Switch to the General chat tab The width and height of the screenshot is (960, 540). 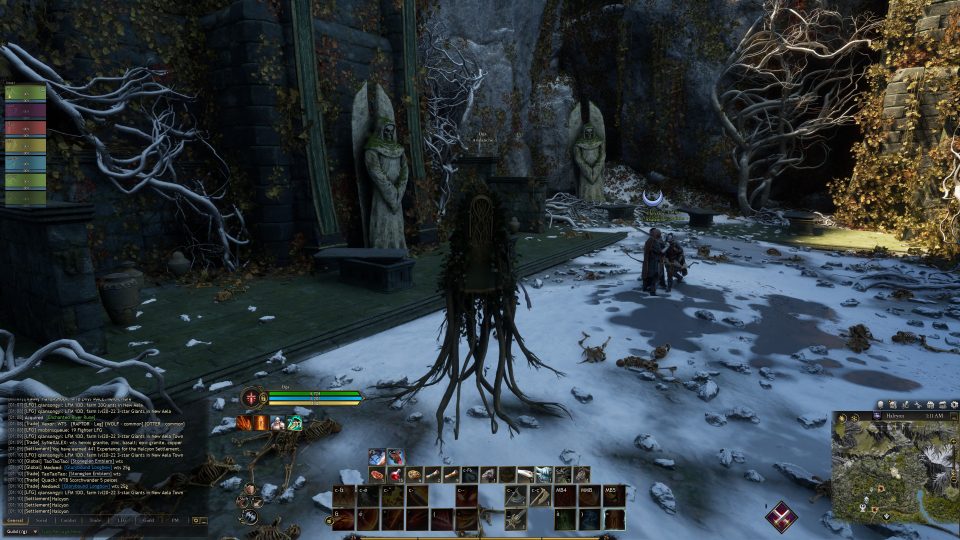click(15, 521)
